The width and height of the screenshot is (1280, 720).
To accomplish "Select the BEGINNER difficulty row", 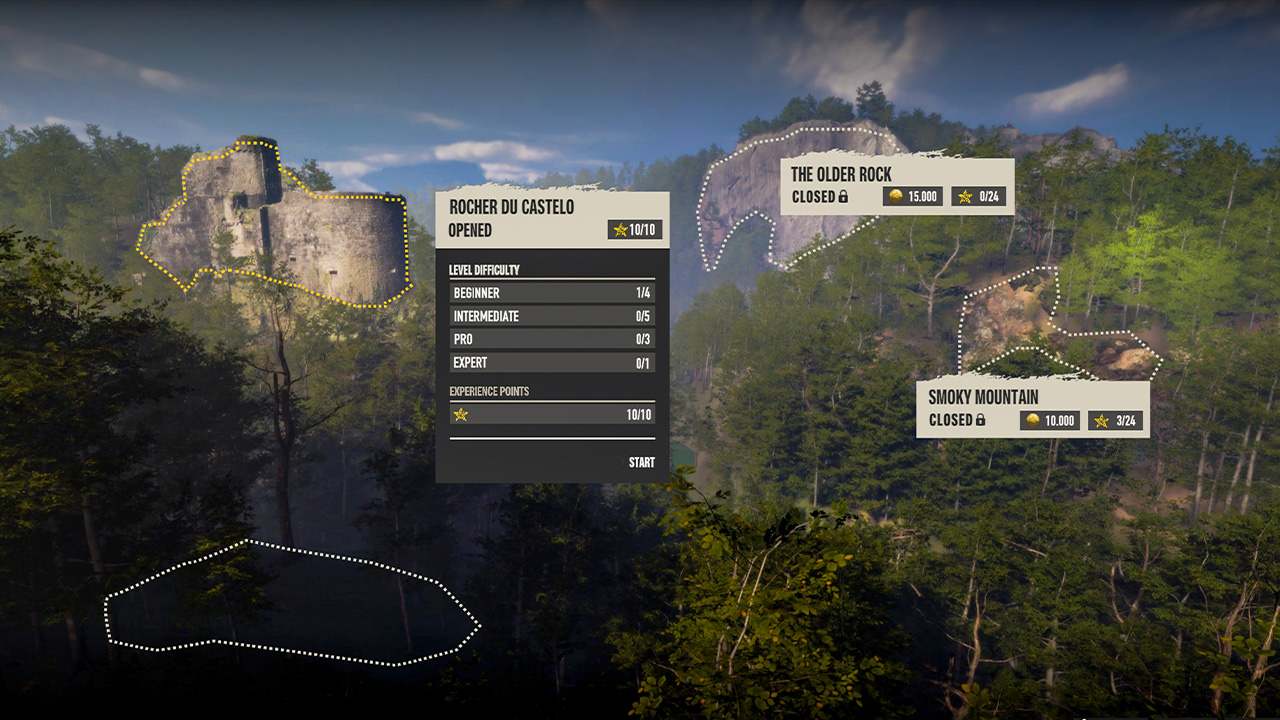I will tap(551, 293).
